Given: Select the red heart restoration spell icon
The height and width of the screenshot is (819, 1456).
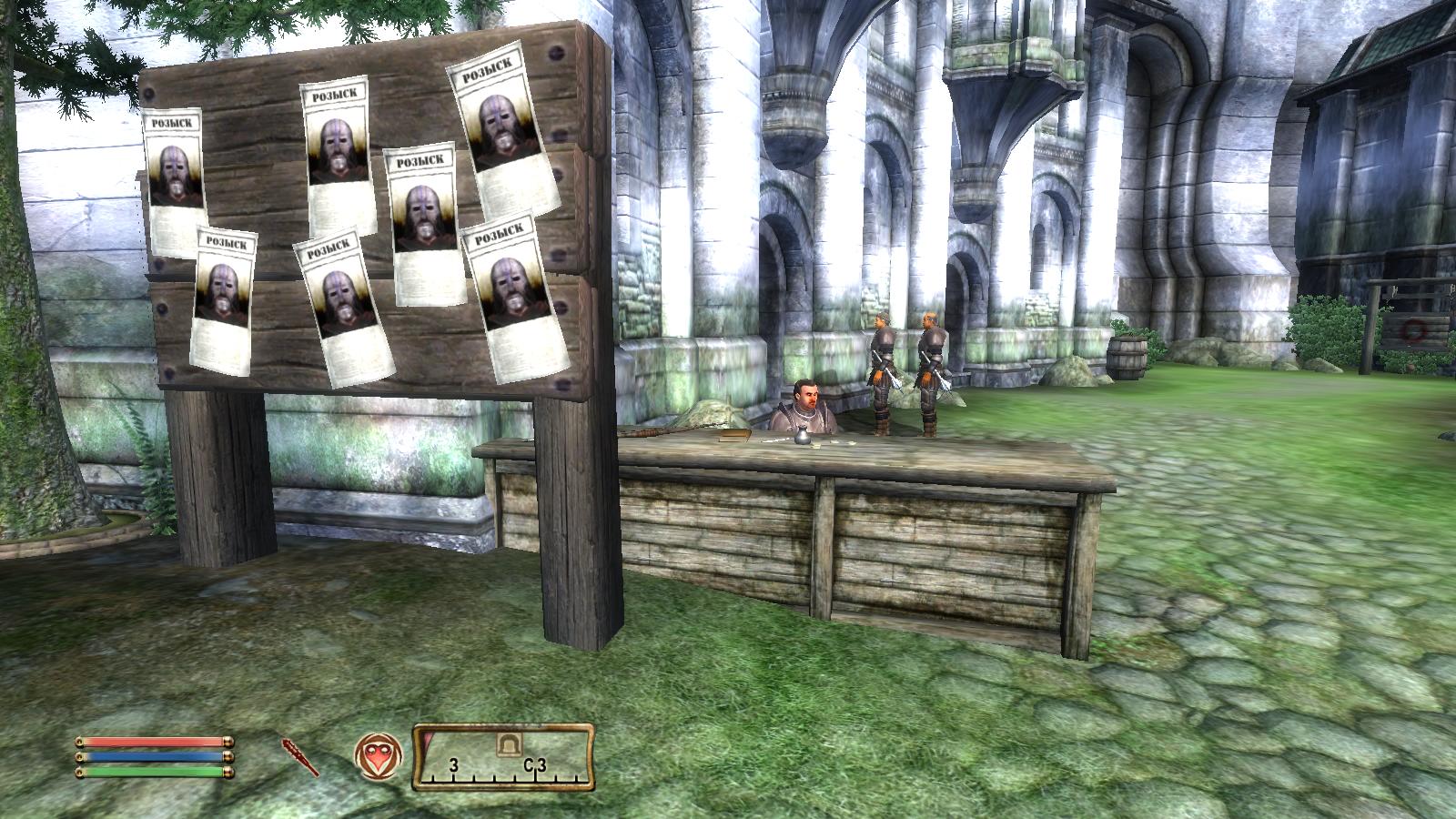Looking at the screenshot, I should [378, 756].
